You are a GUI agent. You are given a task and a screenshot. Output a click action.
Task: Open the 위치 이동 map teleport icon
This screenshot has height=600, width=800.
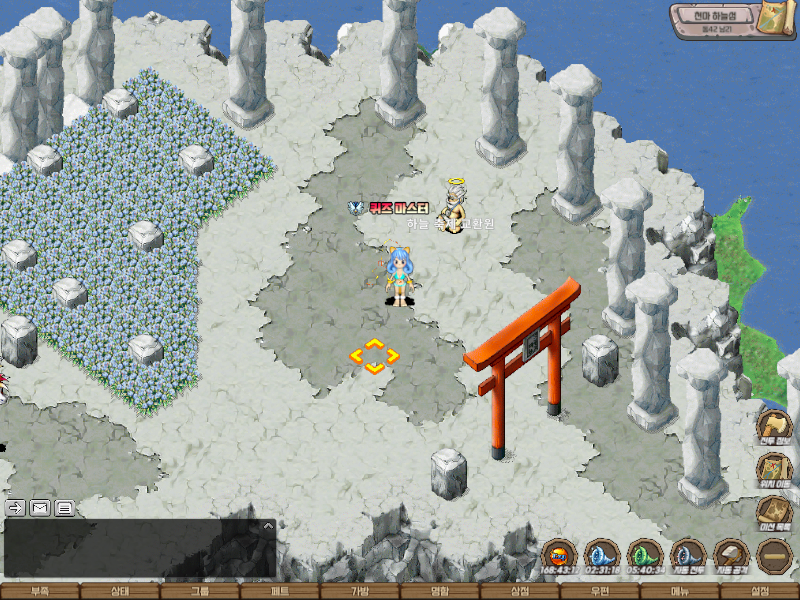pyautogui.click(x=774, y=469)
